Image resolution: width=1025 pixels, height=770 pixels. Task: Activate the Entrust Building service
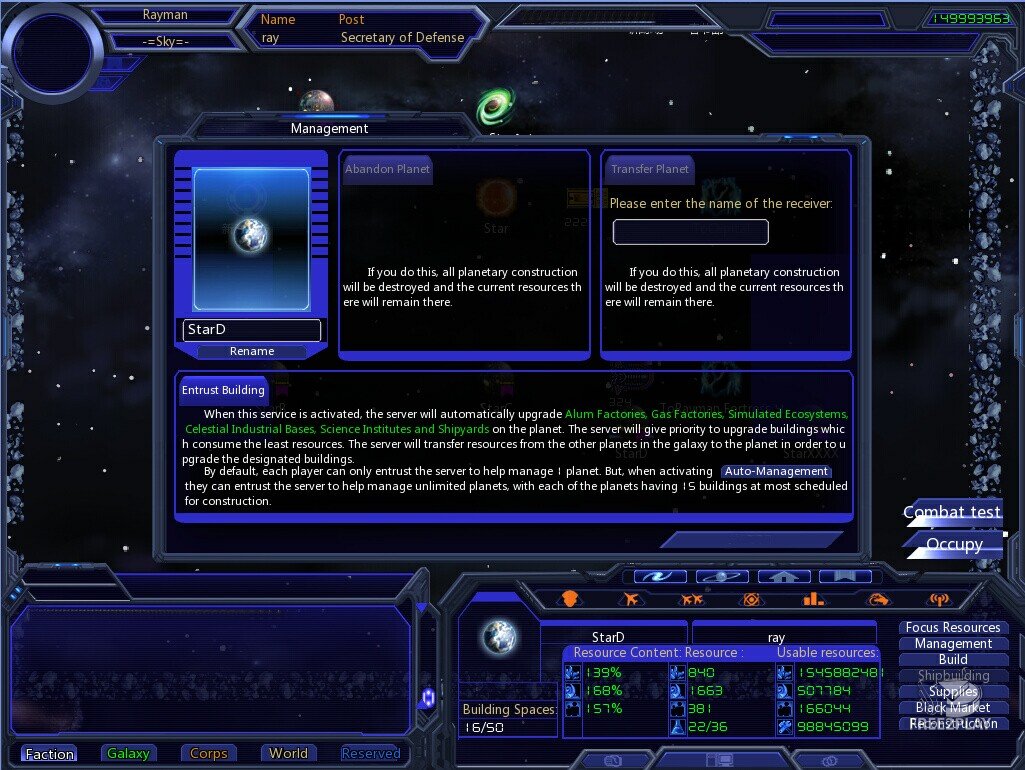pyautogui.click(x=223, y=390)
